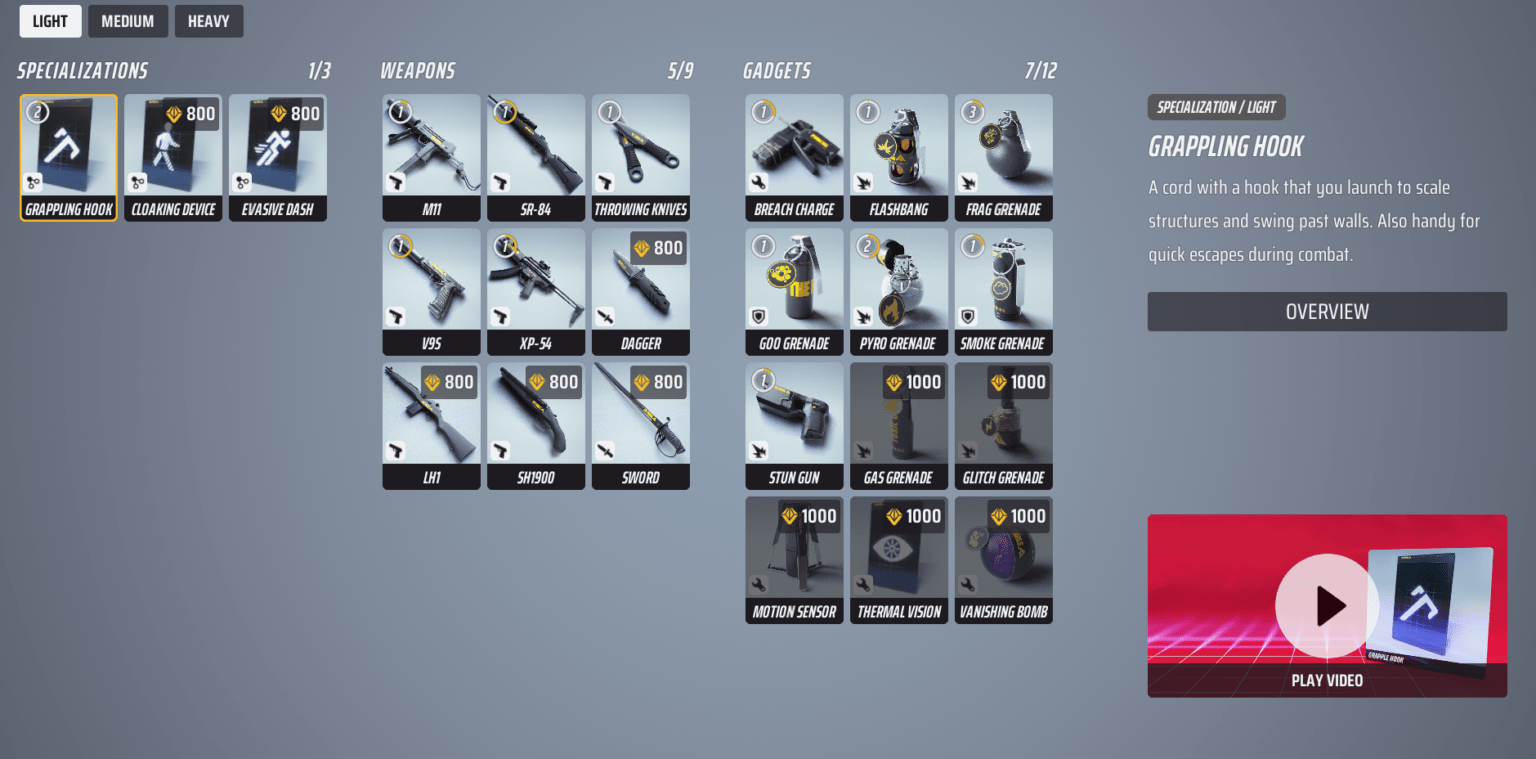The image size is (1536, 759).
Task: Select the Sword melee weapon thumbnail
Action: 640,425
